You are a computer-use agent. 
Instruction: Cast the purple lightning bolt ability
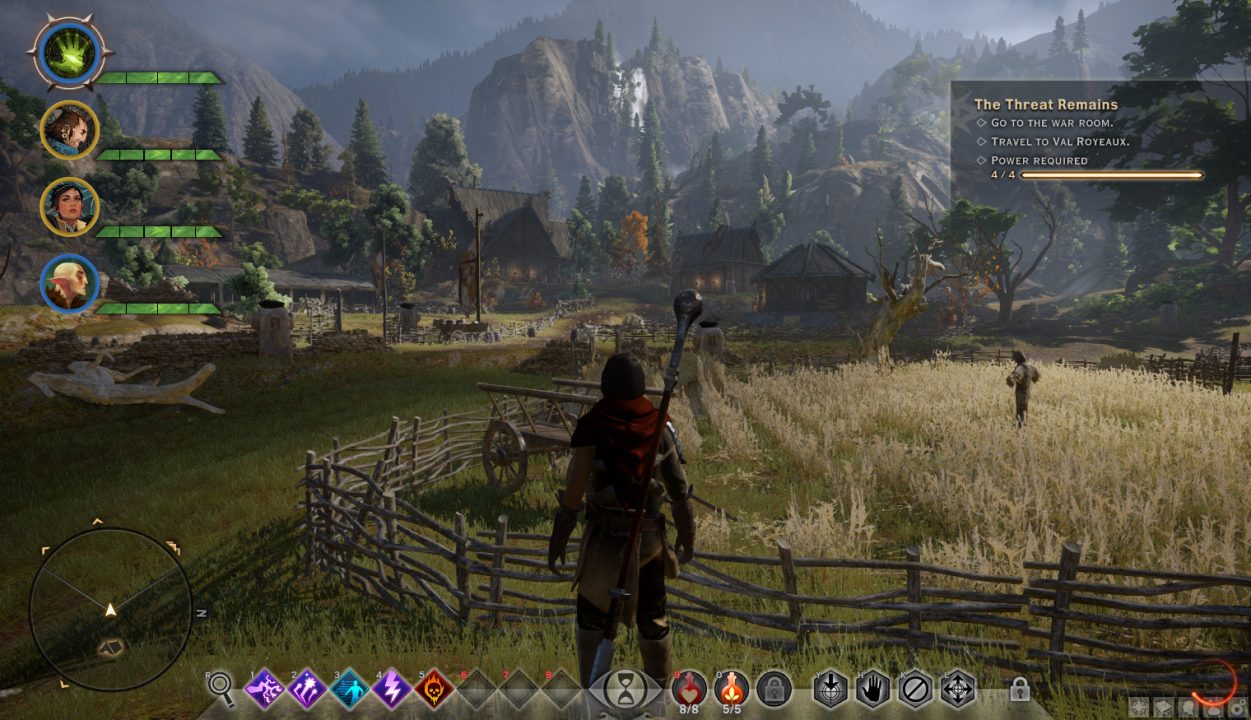[392, 689]
